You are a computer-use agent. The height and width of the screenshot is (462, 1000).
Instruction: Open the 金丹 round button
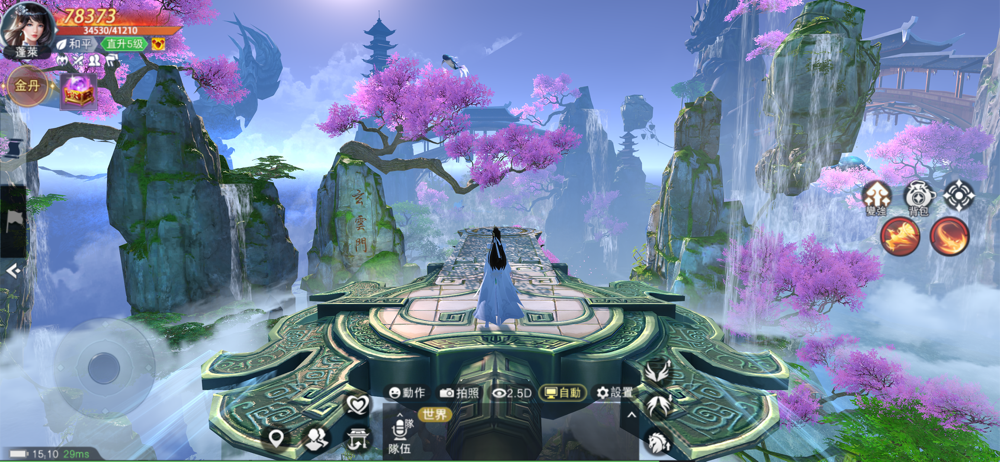[x=26, y=86]
